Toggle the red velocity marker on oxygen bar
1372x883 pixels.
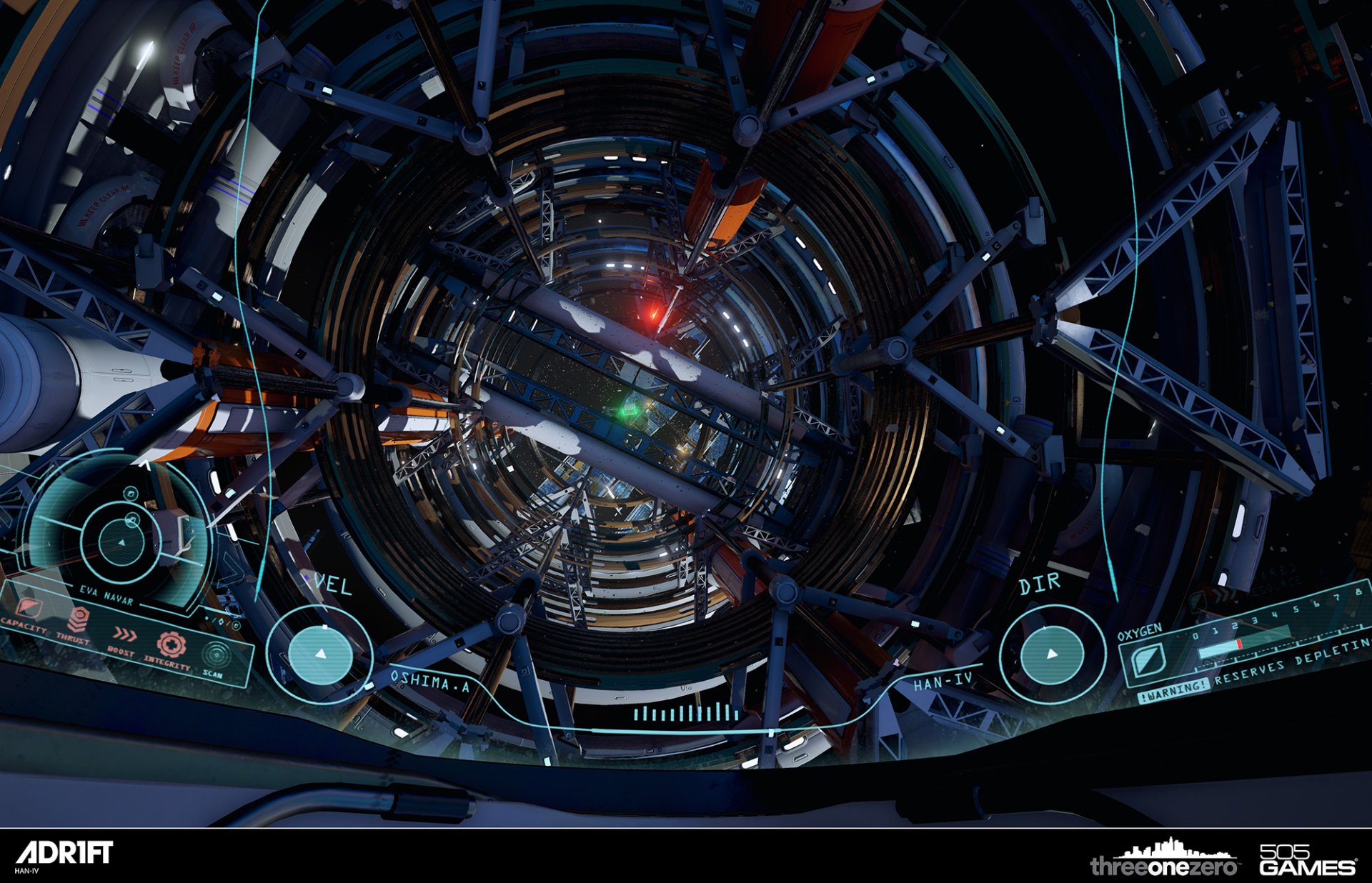pyautogui.click(x=1239, y=644)
